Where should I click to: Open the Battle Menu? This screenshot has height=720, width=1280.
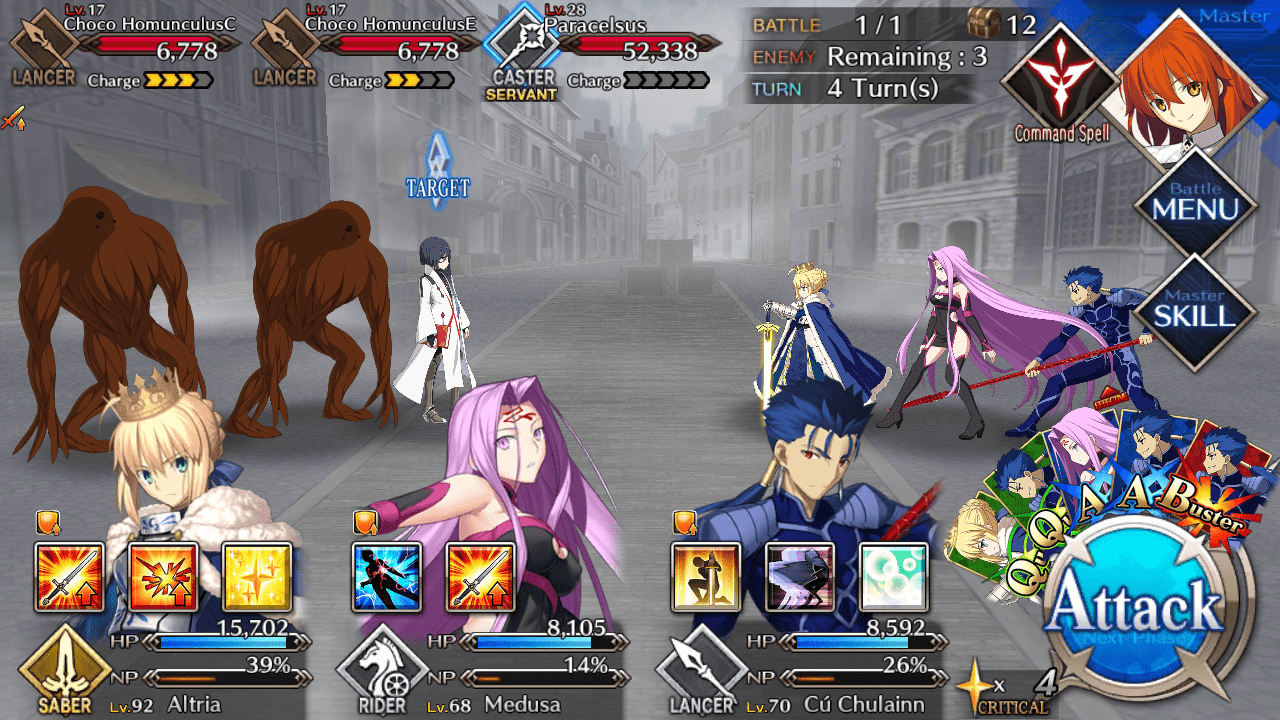1195,203
